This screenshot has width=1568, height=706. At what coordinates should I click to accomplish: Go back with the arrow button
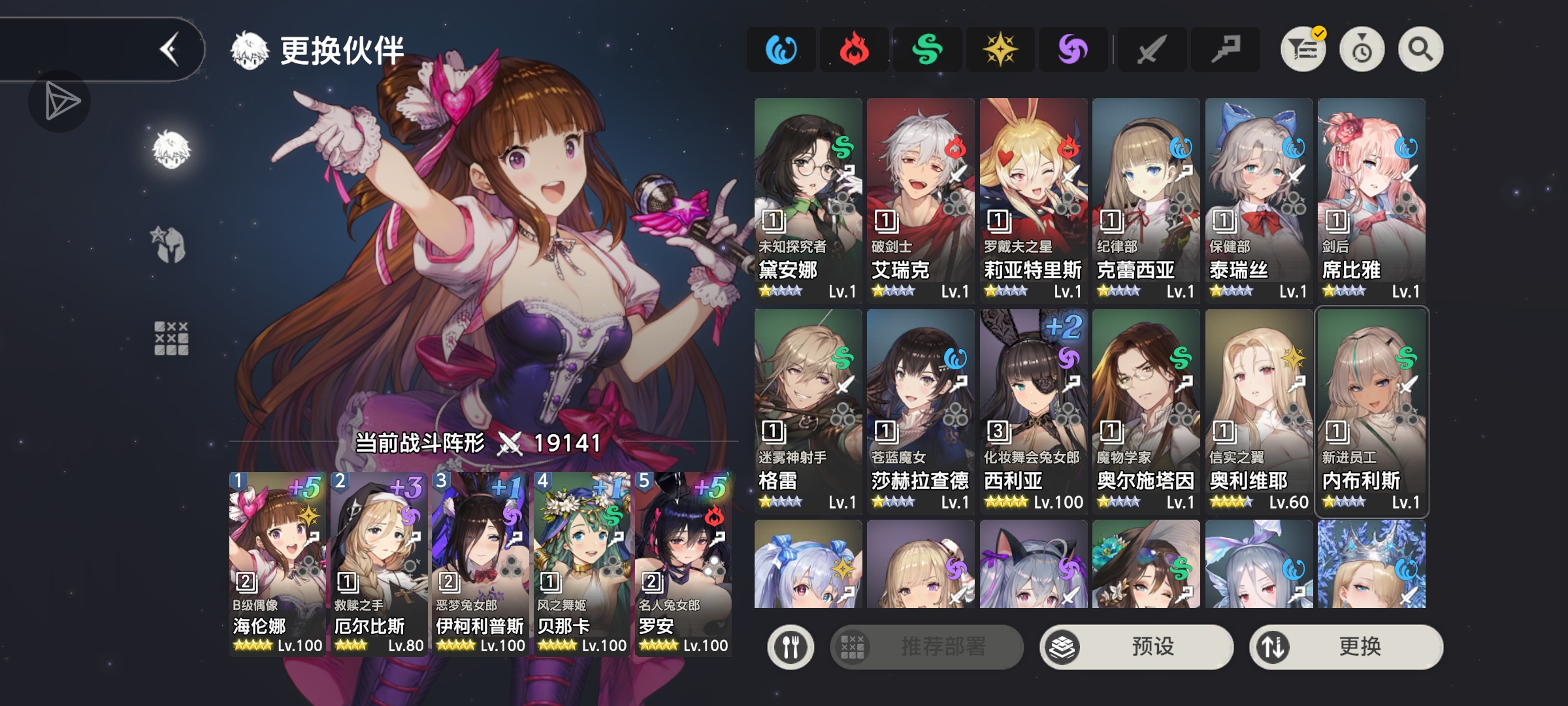170,50
